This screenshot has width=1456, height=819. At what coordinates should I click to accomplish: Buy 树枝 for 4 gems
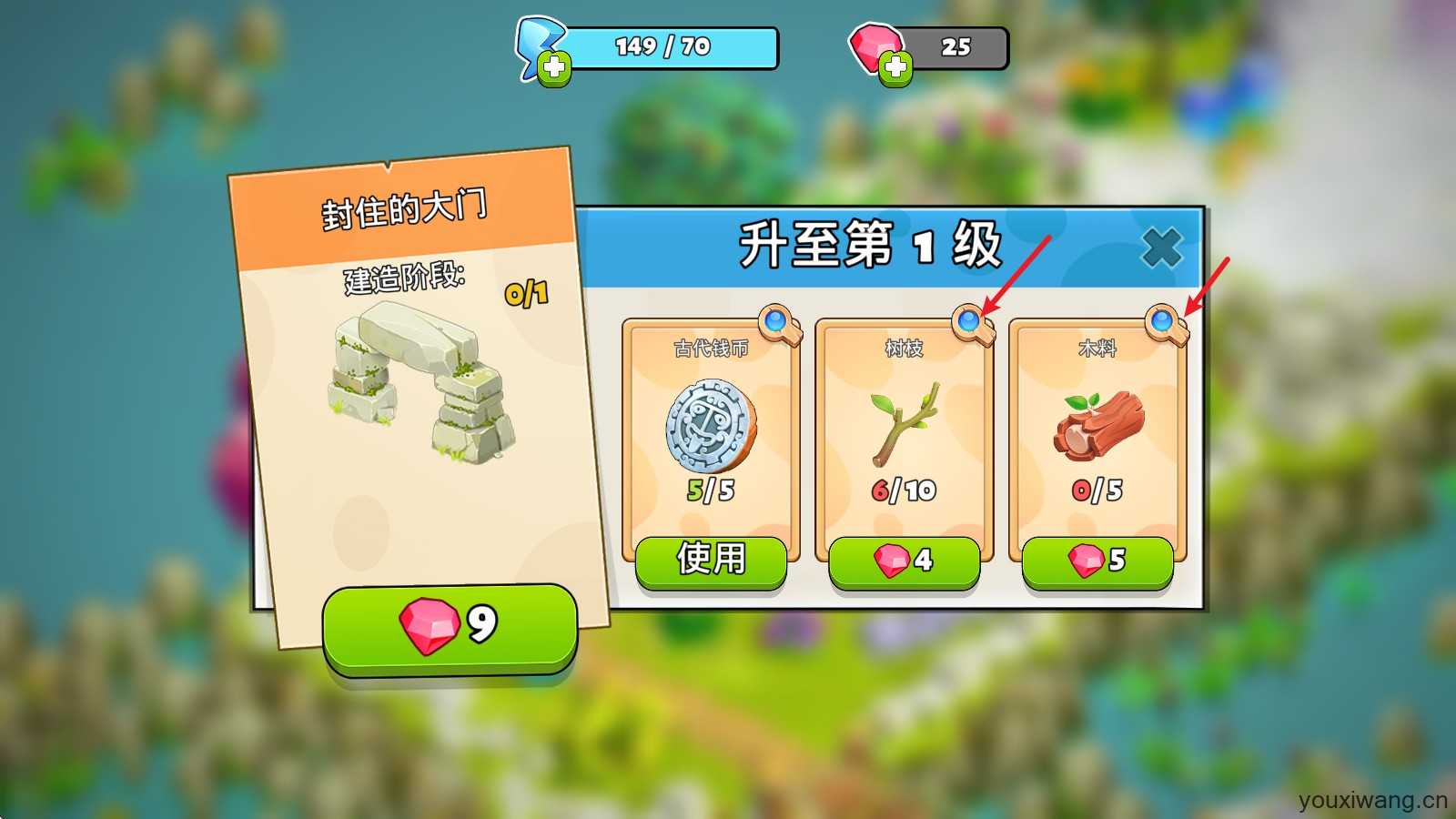point(905,561)
